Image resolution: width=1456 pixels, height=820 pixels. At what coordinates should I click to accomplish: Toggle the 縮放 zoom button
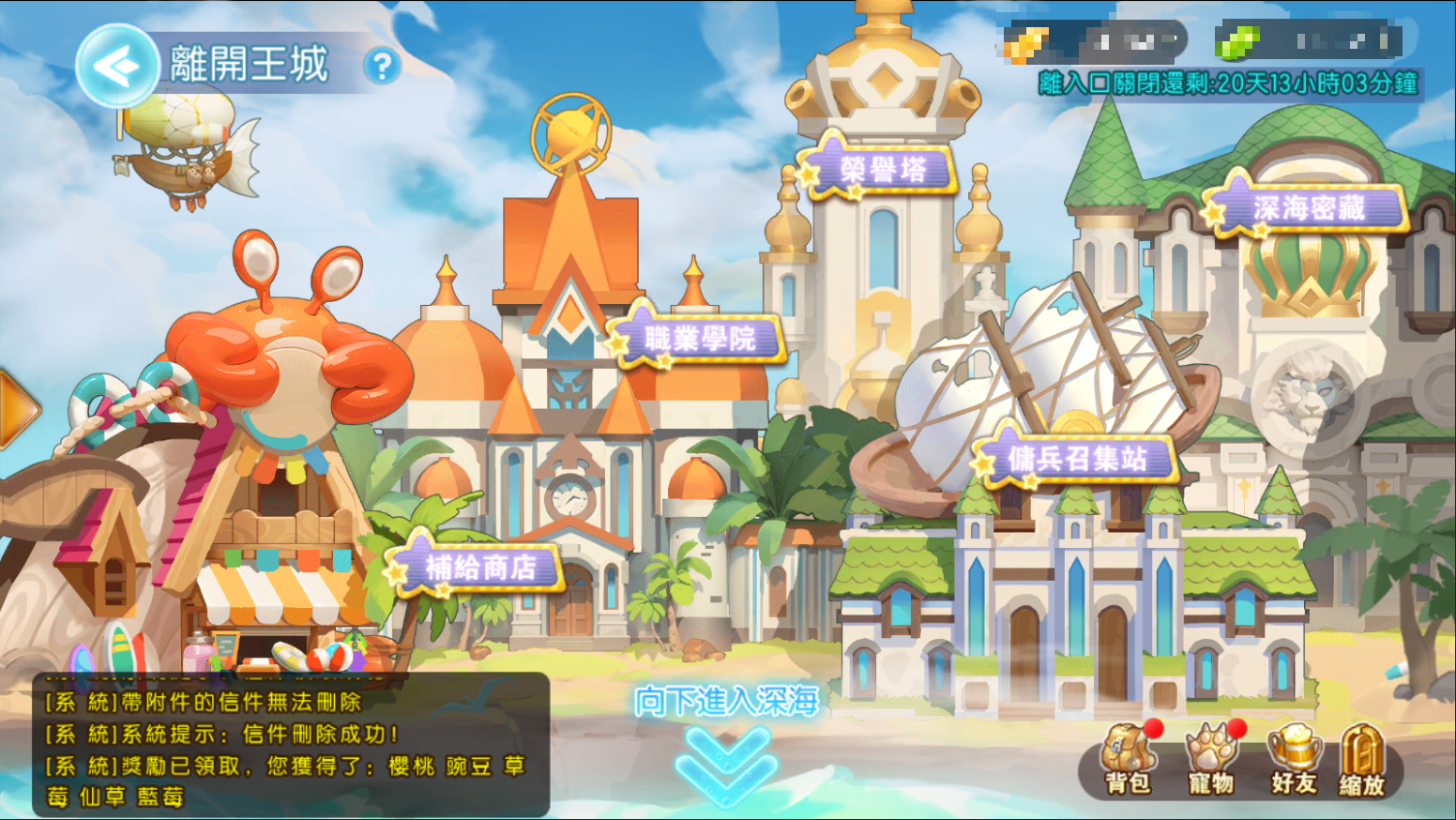coord(1361,761)
